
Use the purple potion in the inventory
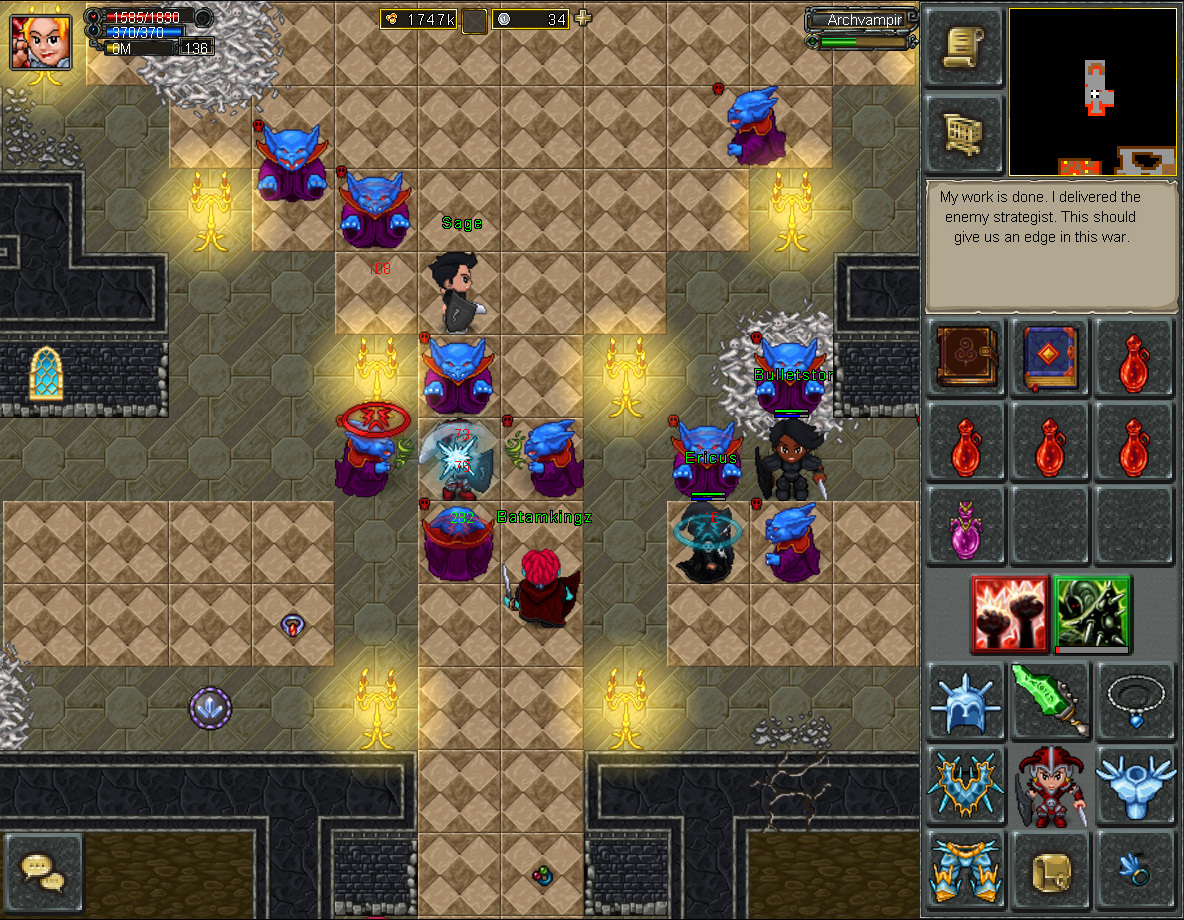966,526
